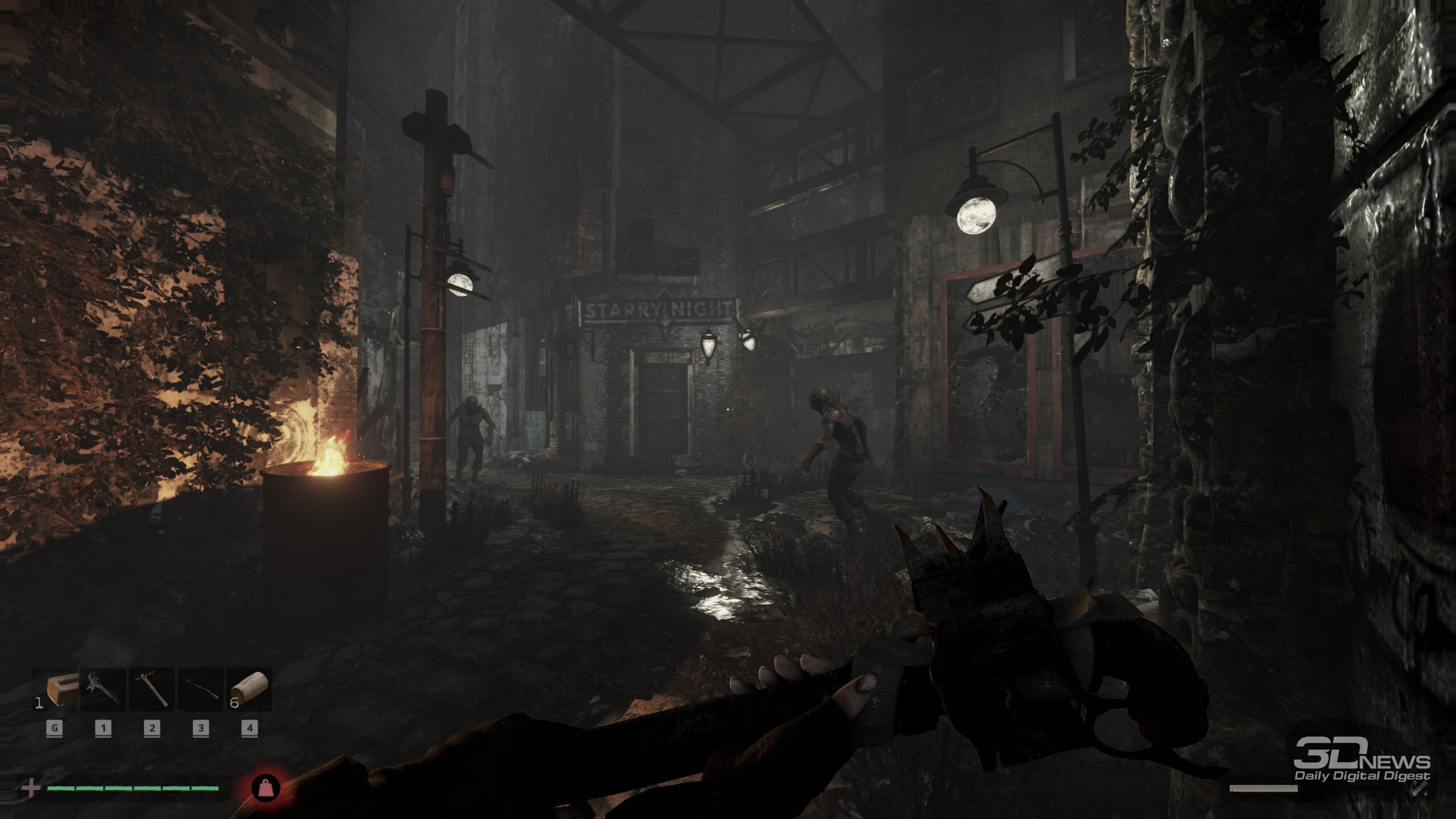The height and width of the screenshot is (819, 1456).
Task: Use the bandage roll slot
Action: point(250,690)
